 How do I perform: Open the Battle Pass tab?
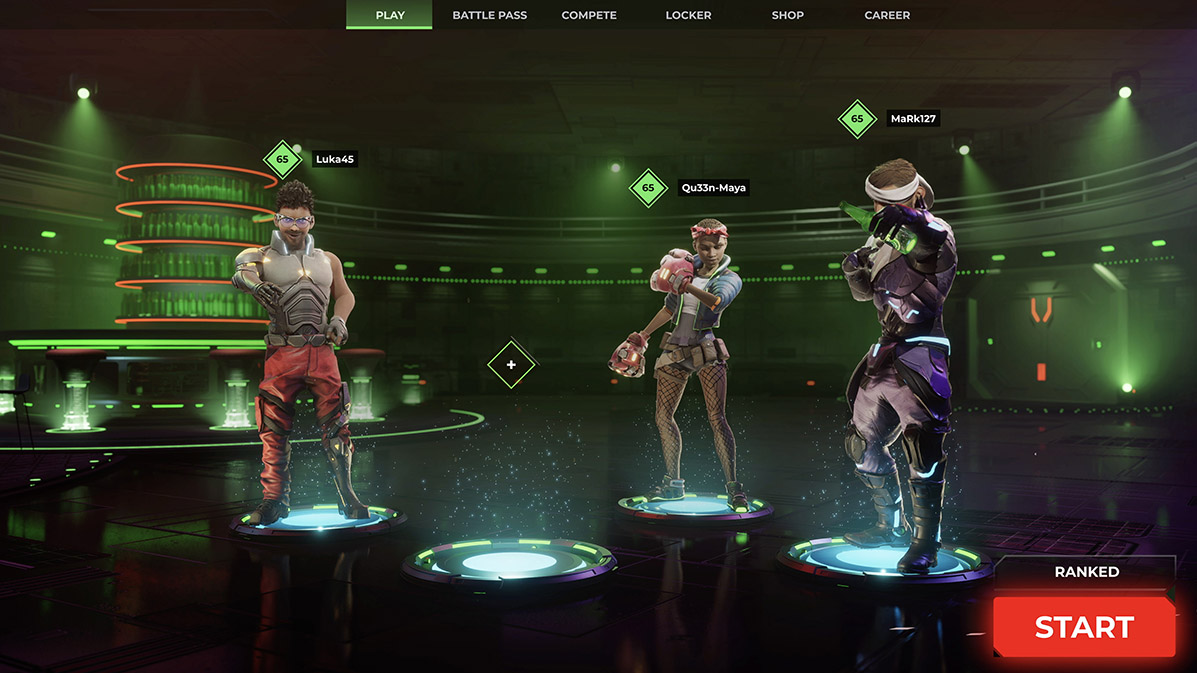pos(489,15)
